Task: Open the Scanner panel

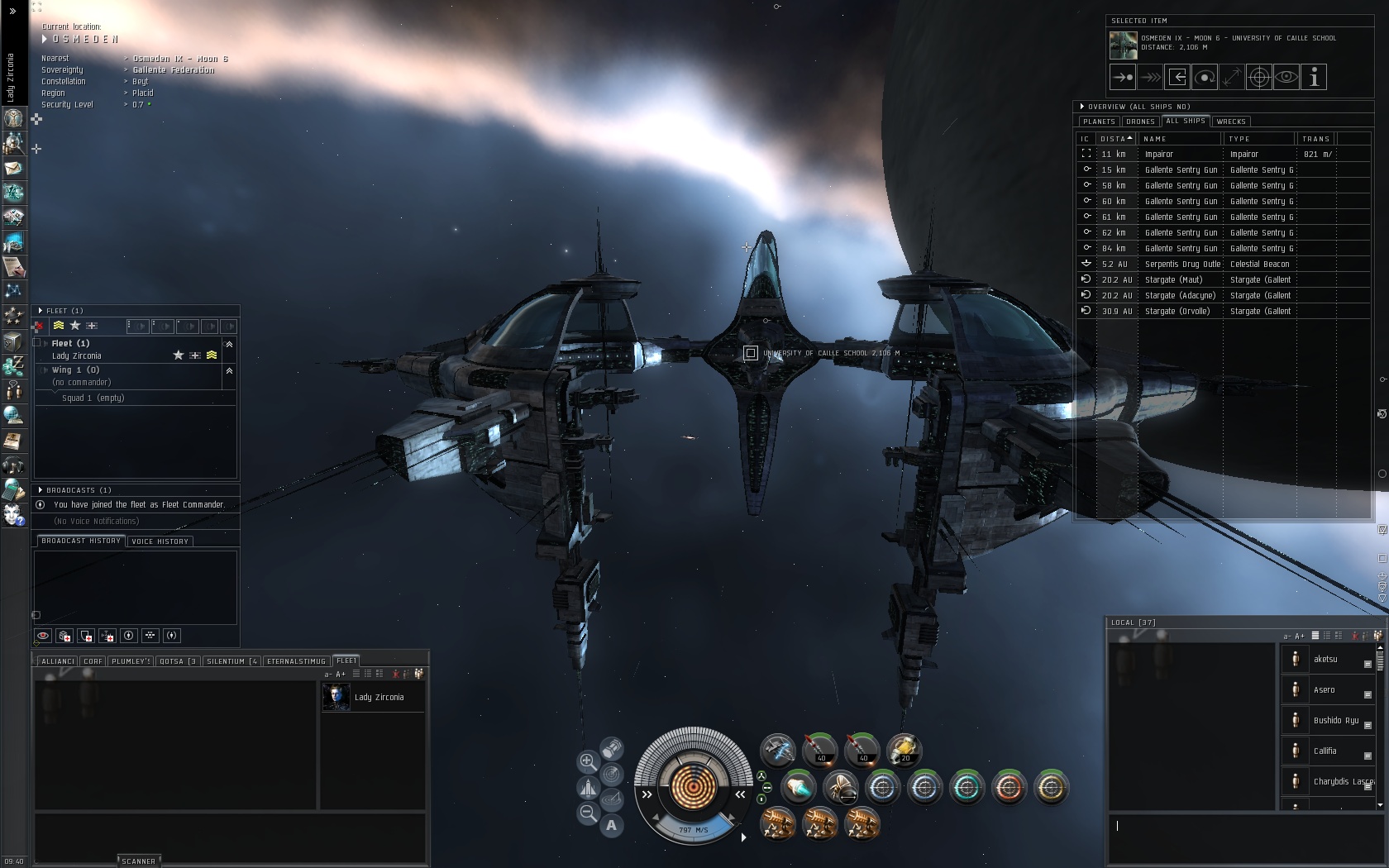Action: 138,861
